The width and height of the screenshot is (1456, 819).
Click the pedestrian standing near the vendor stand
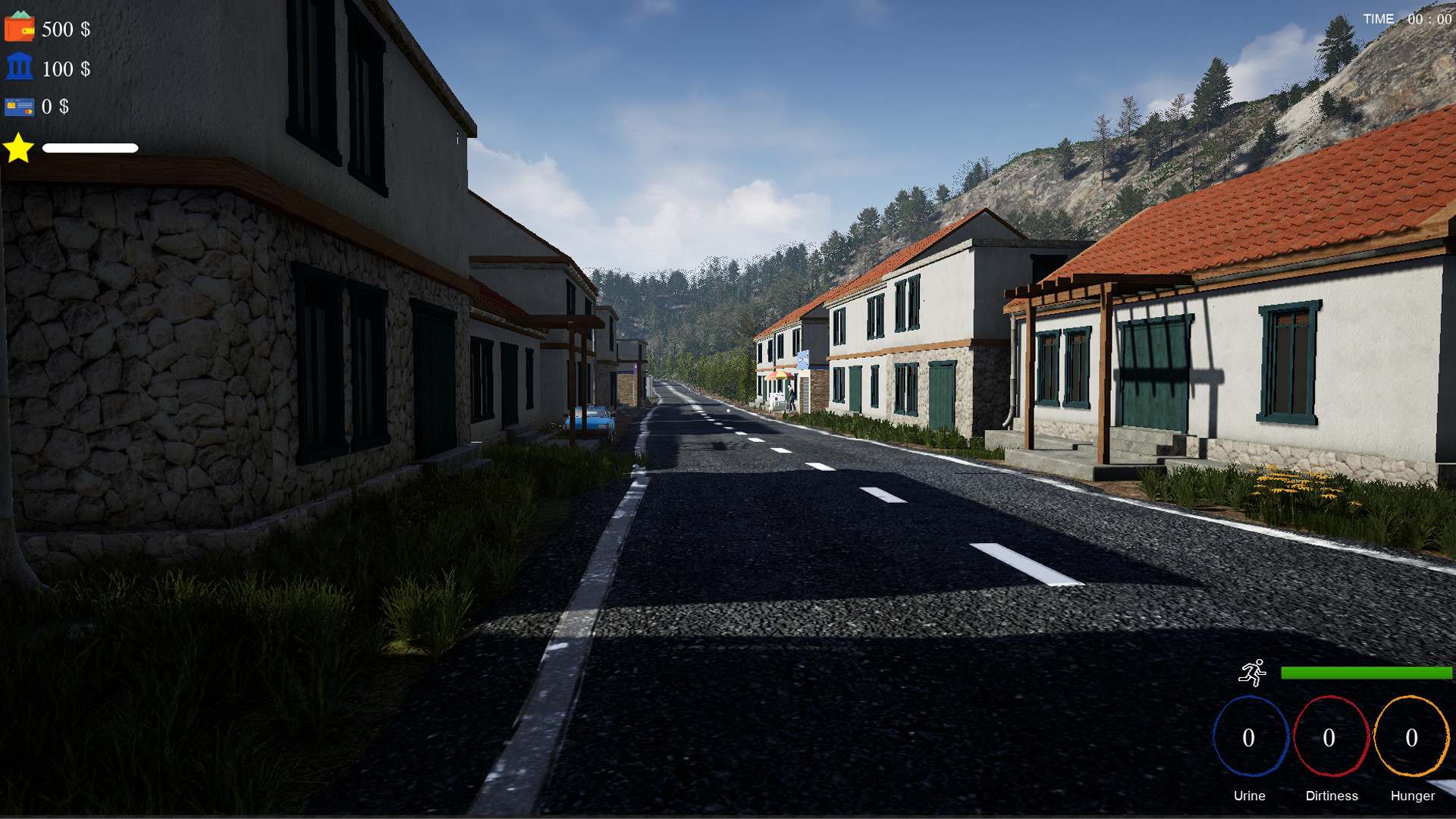click(x=791, y=398)
